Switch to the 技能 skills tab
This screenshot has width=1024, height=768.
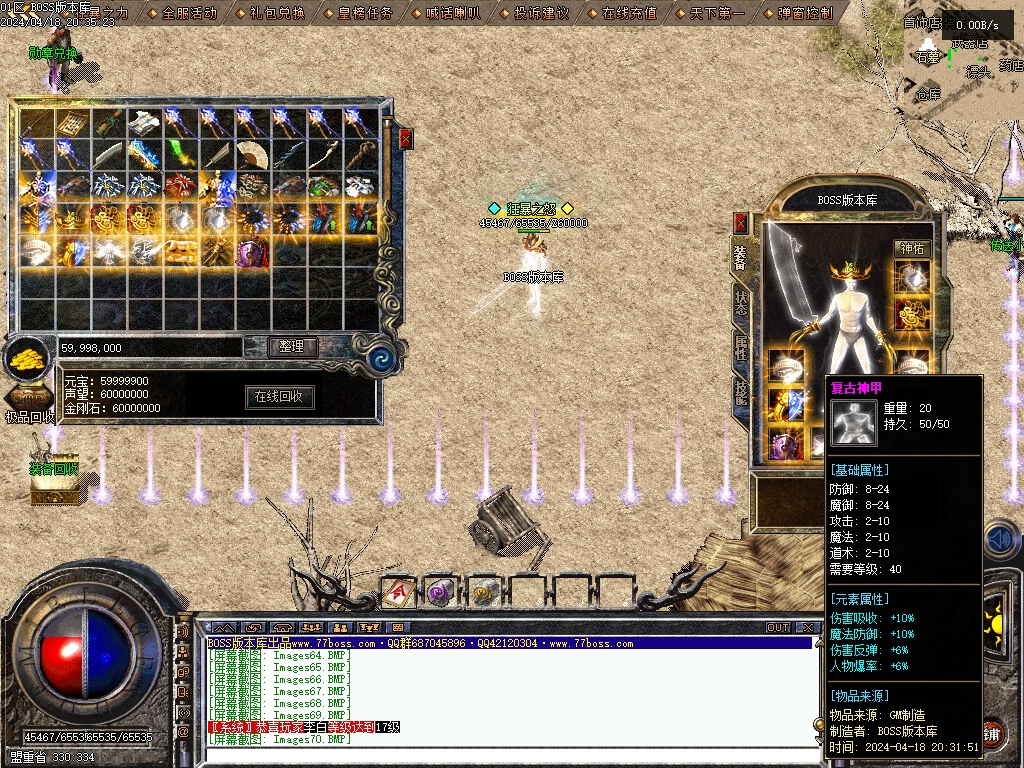coord(740,392)
